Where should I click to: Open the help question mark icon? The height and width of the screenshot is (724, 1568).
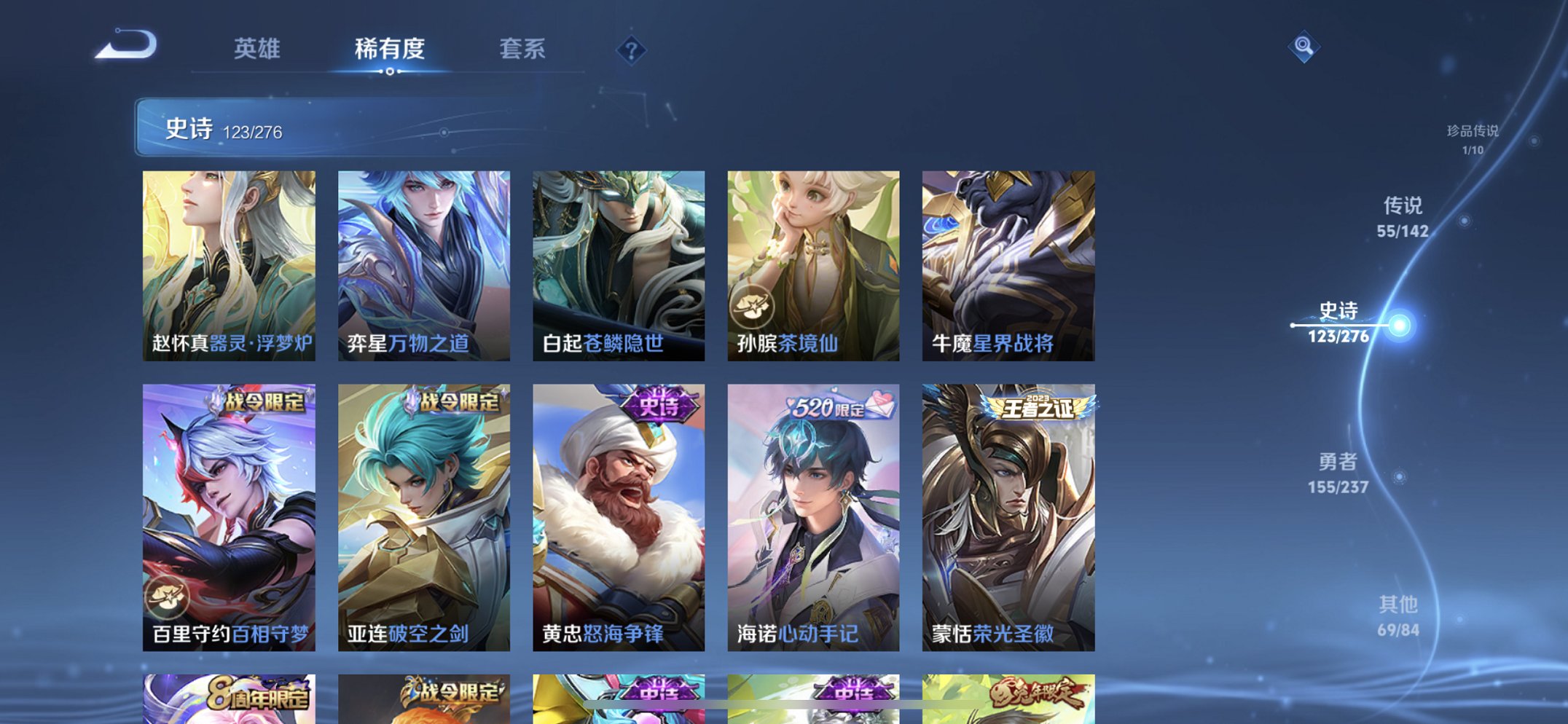pos(631,51)
